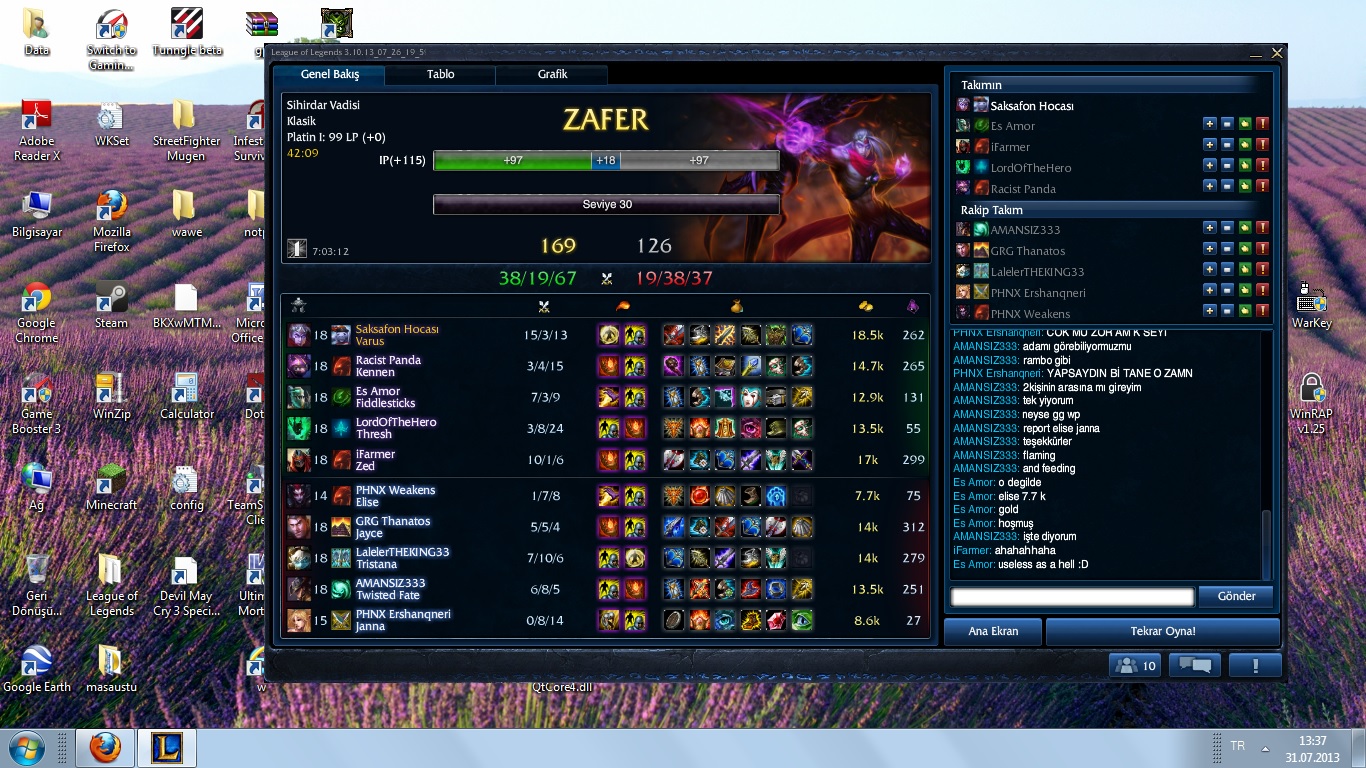
Task: Add GRG Thanatos as a friend
Action: click(x=1209, y=249)
